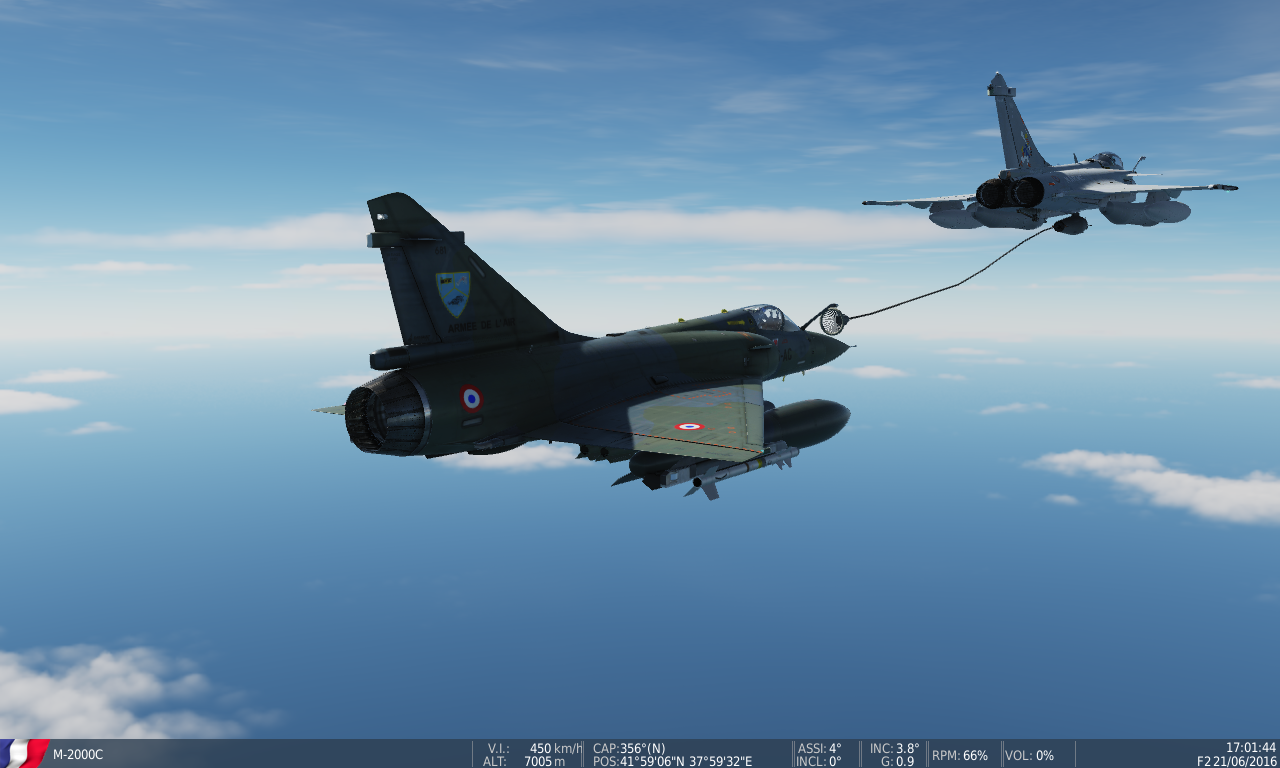Click the date 21/06/2016
This screenshot has height=768, width=1280.
coord(1244,759)
